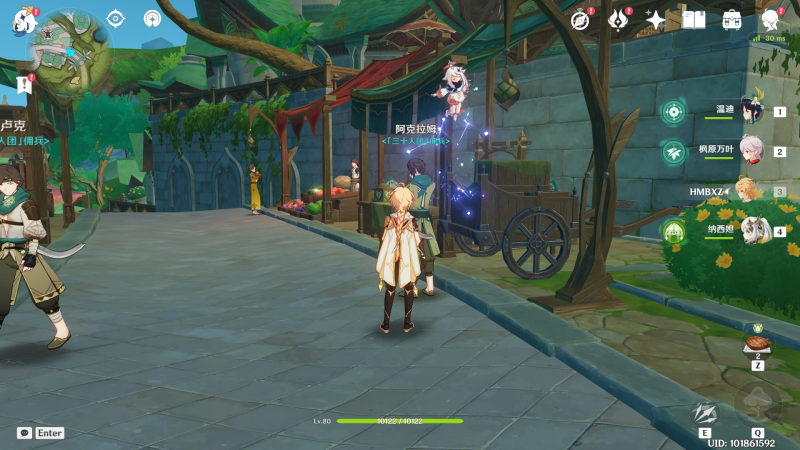The image size is (800, 450).
Task: Open the compass events icon
Action: point(579,20)
